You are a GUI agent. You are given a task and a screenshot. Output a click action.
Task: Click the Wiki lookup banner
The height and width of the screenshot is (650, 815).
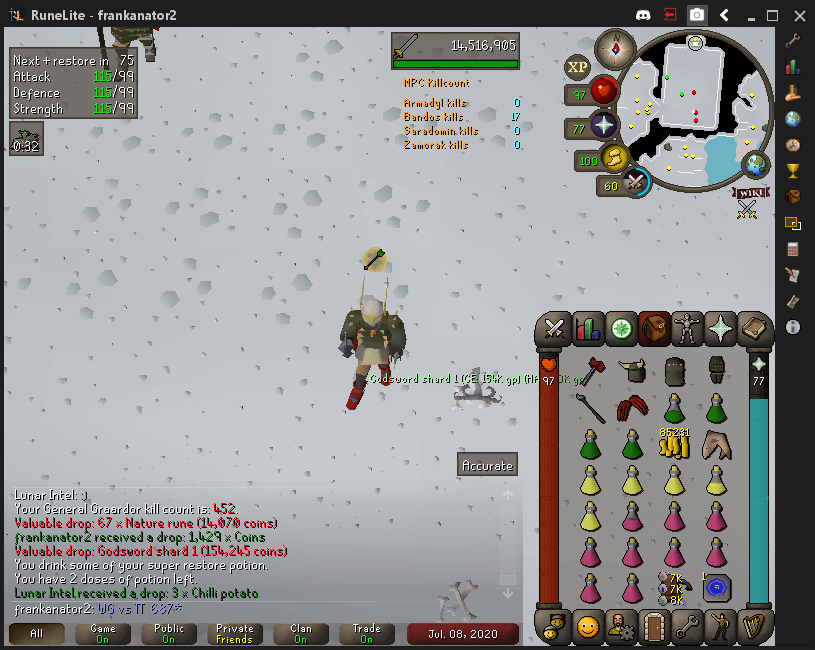click(747, 192)
